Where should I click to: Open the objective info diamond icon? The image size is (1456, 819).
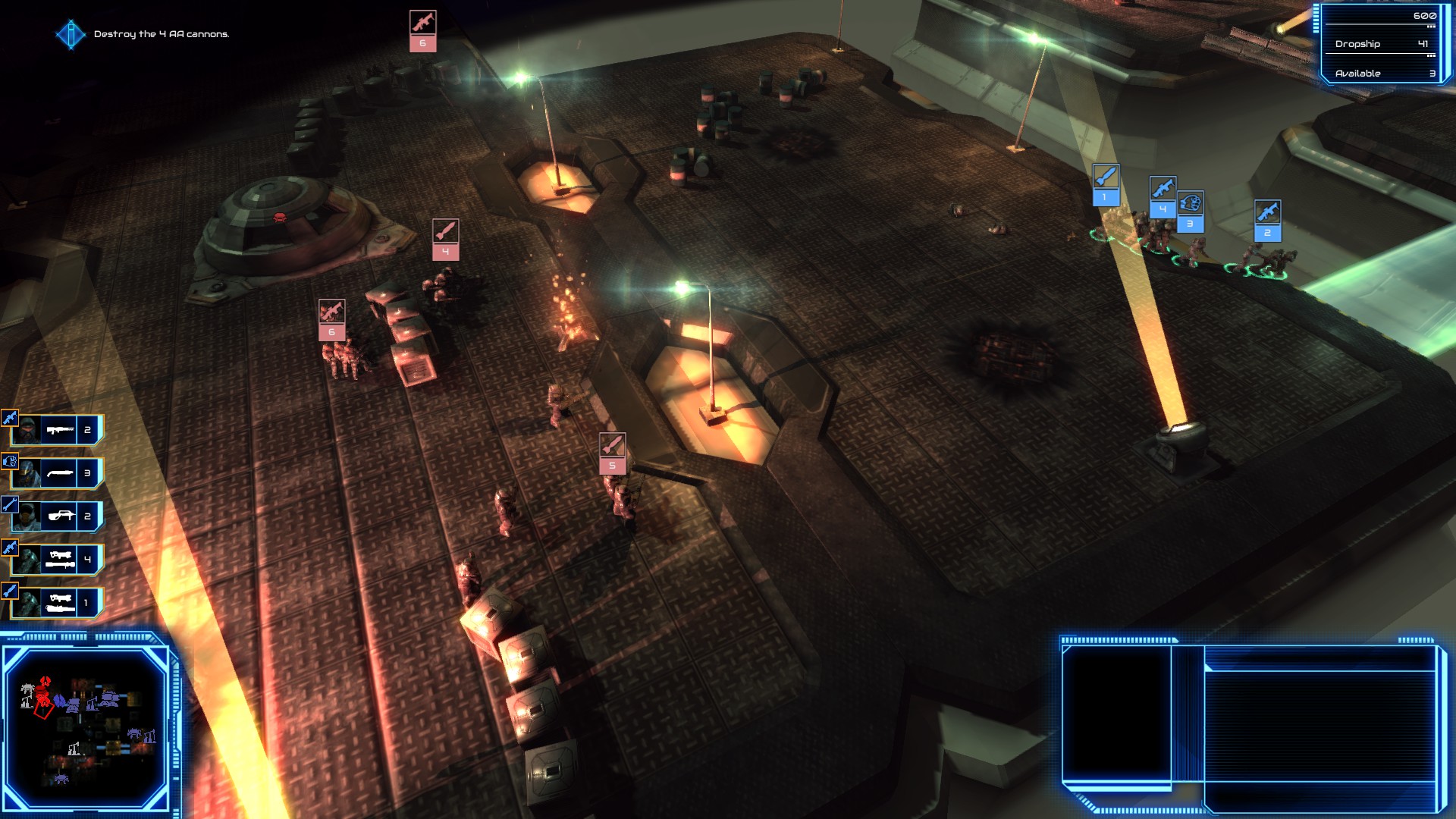pyautogui.click(x=71, y=34)
